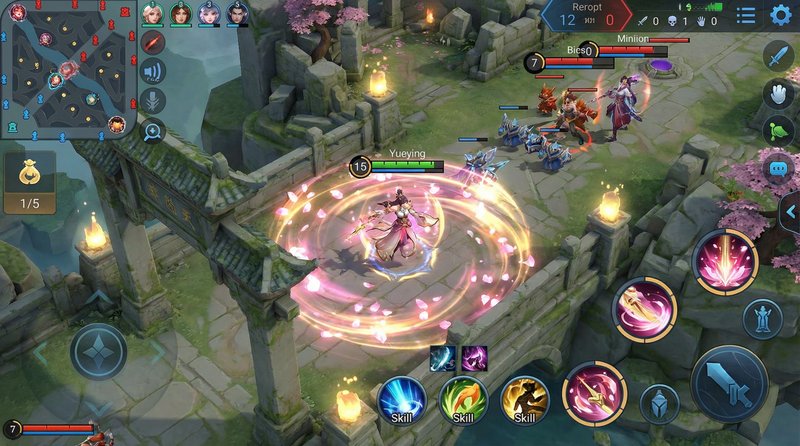Screen dimensions: 800x446
Task: Trigger the green leaf Skill button
Action: 463,400
